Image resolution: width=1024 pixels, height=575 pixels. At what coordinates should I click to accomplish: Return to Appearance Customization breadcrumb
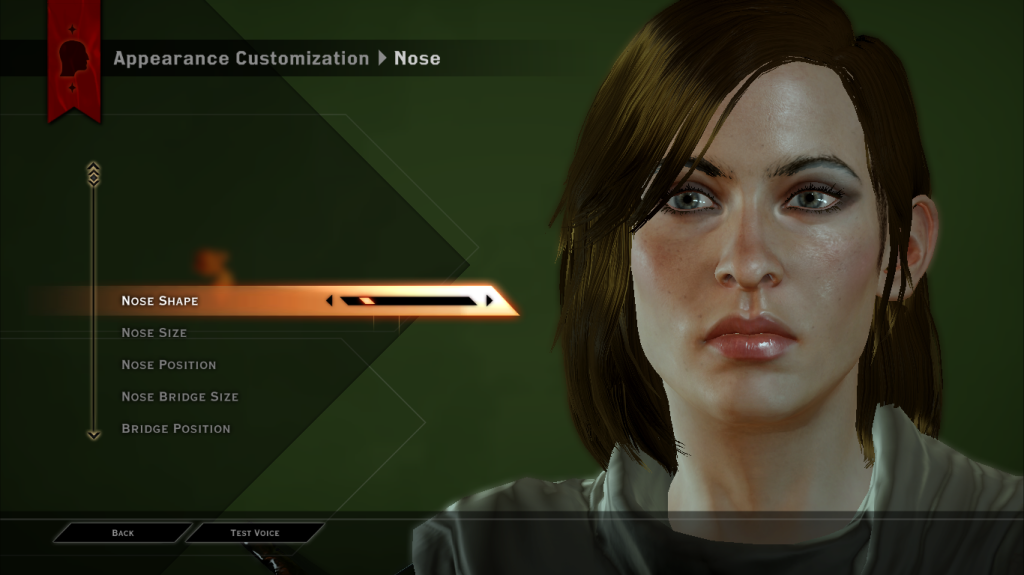(x=241, y=58)
